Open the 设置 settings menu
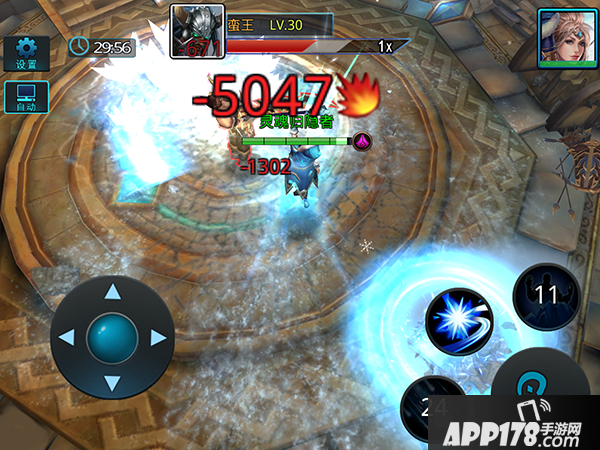600x450 pixels. click(26, 54)
